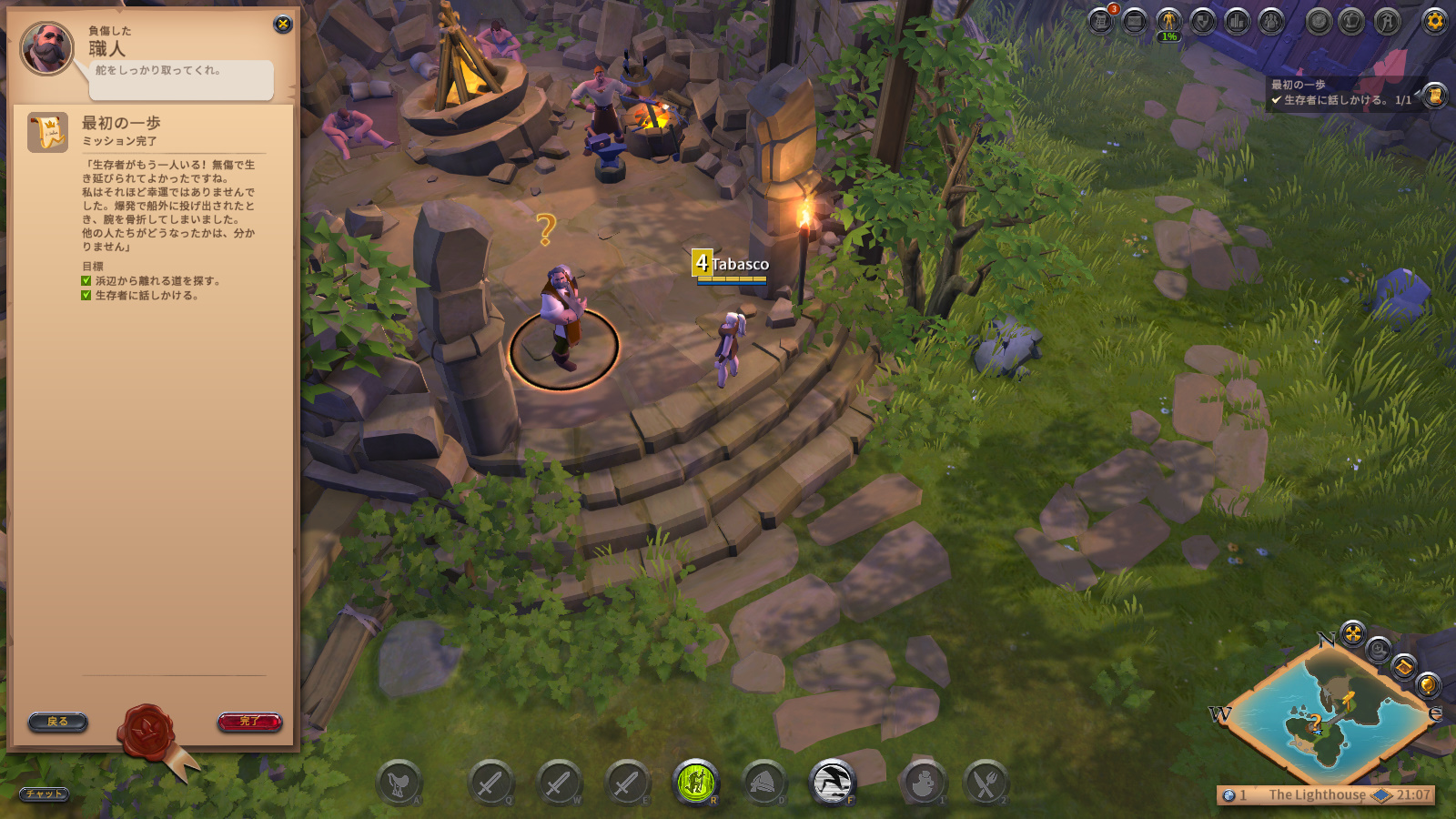
Task: Click the mount saddle slot
Action: tap(399, 784)
